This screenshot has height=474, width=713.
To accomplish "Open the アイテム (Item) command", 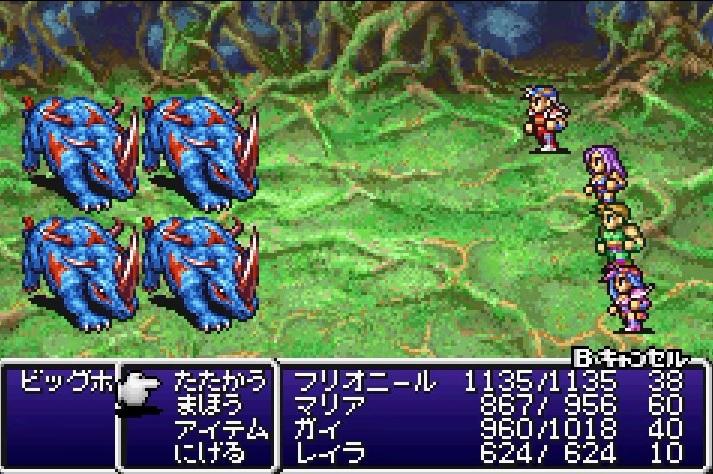I will 221,430.
